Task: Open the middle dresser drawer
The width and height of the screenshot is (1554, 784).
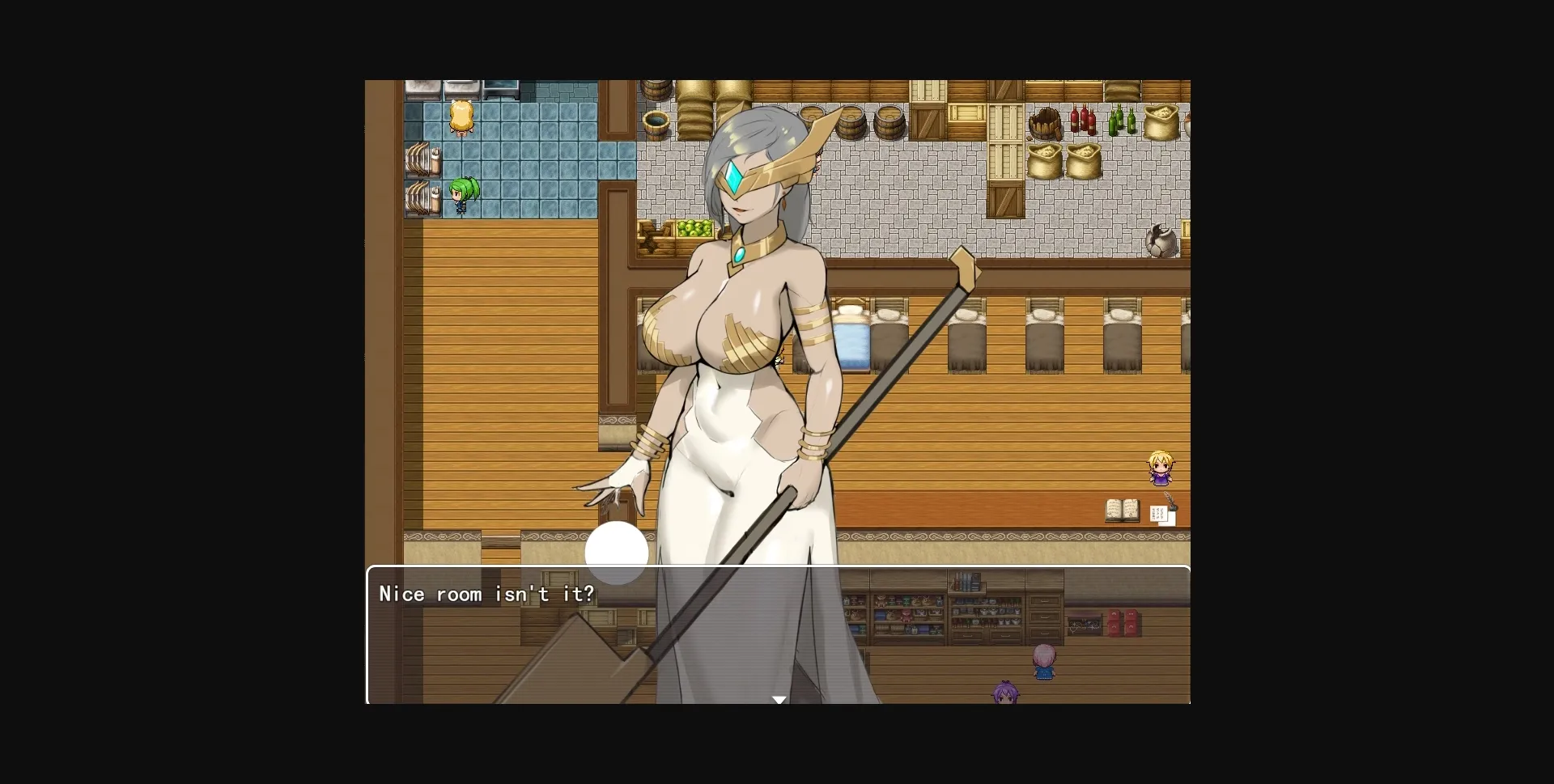Action: pos(1044,617)
